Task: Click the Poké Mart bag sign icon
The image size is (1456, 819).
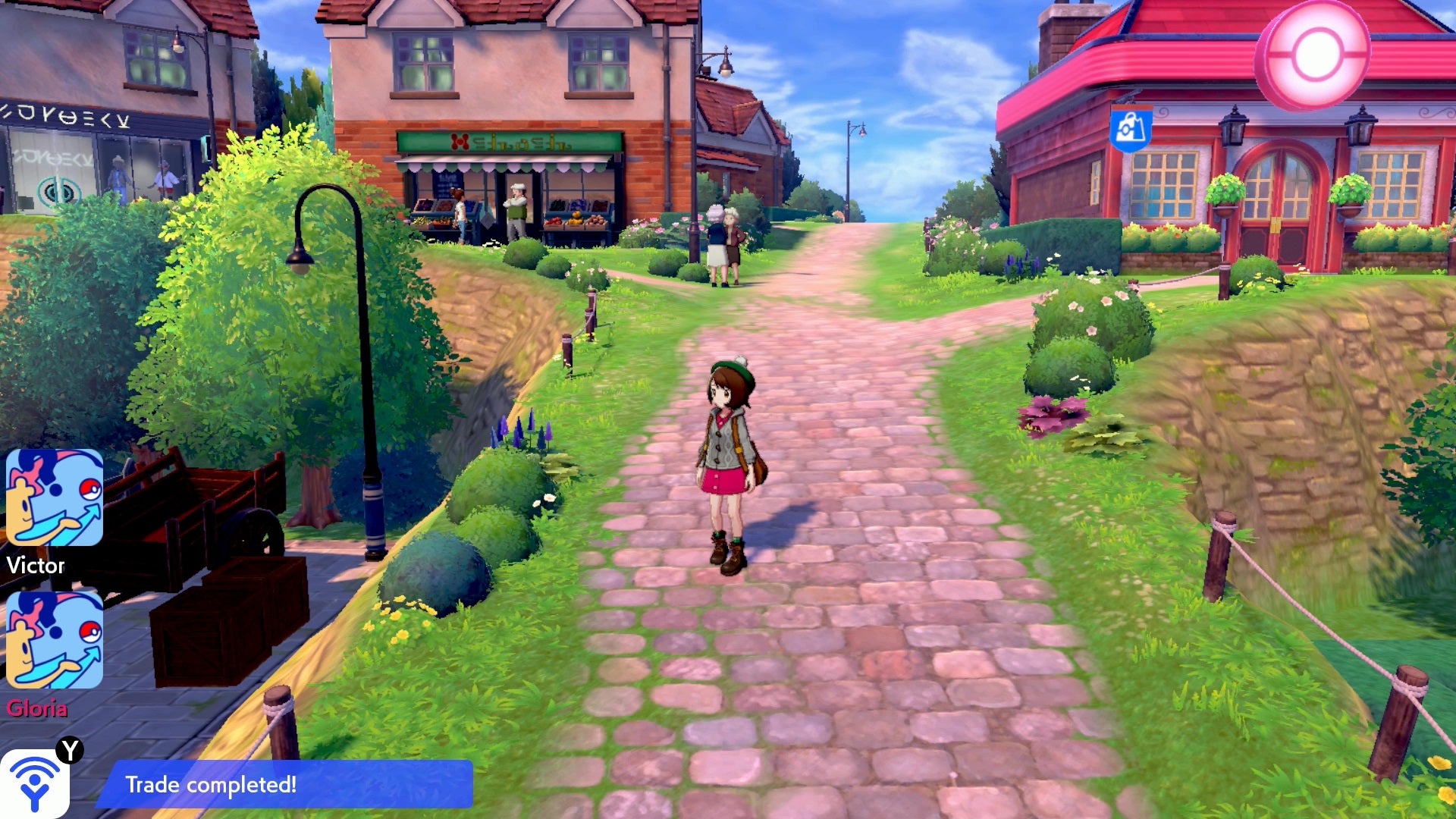Action: (1131, 128)
